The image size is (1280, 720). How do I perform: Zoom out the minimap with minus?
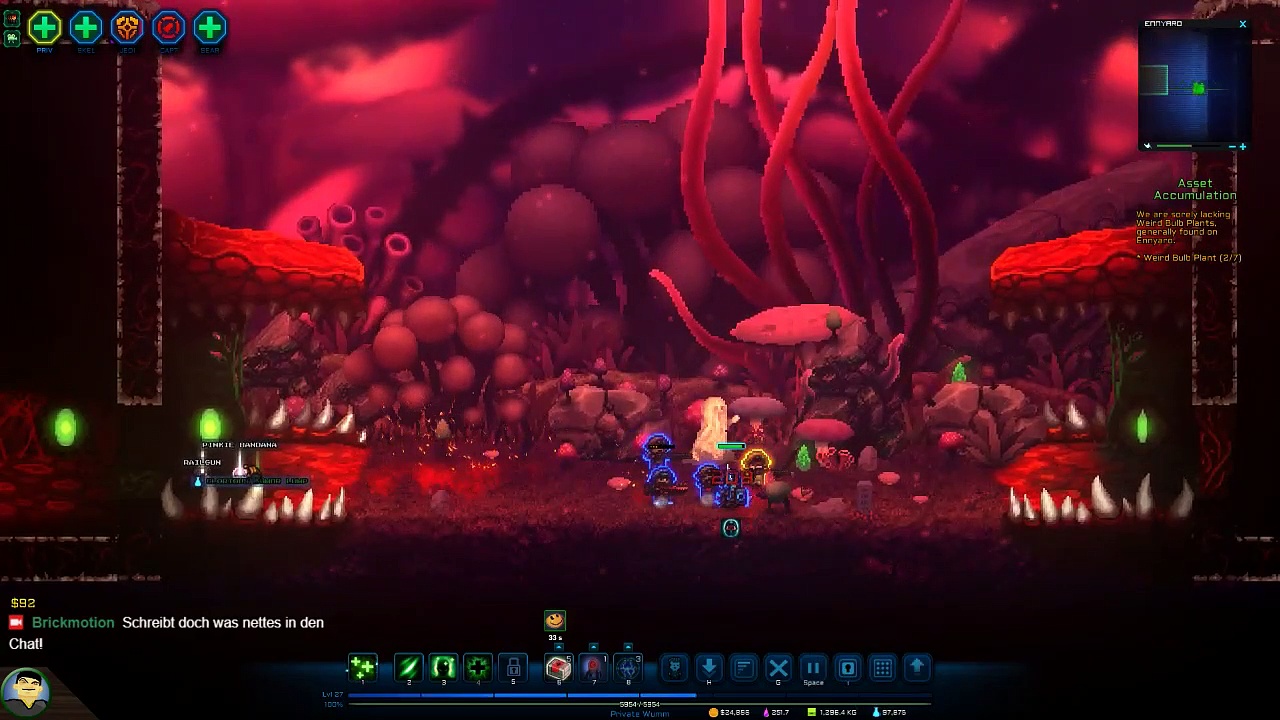[1231, 147]
